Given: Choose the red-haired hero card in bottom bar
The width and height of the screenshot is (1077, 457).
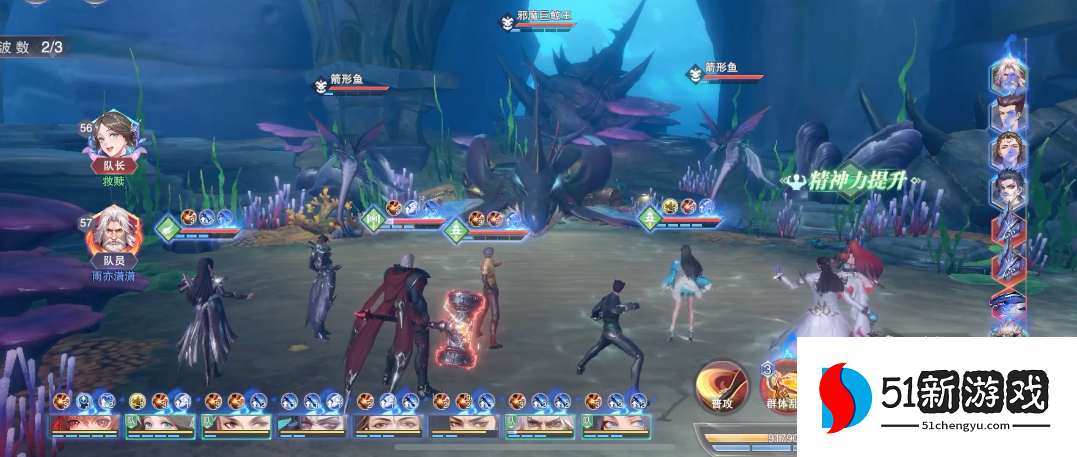Looking at the screenshot, I should (x=87, y=424).
